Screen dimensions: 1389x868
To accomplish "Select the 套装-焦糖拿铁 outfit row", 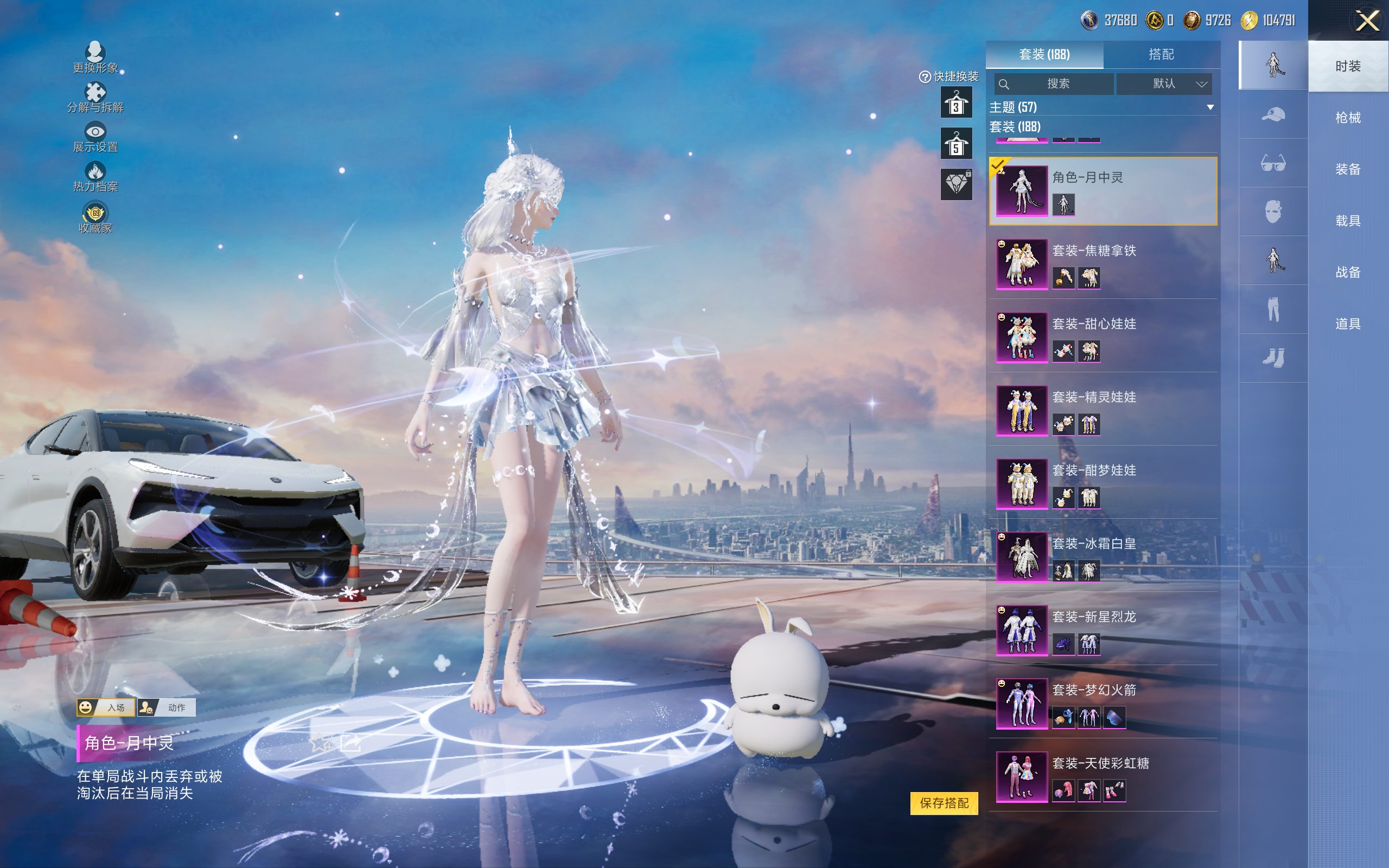I will [1102, 264].
